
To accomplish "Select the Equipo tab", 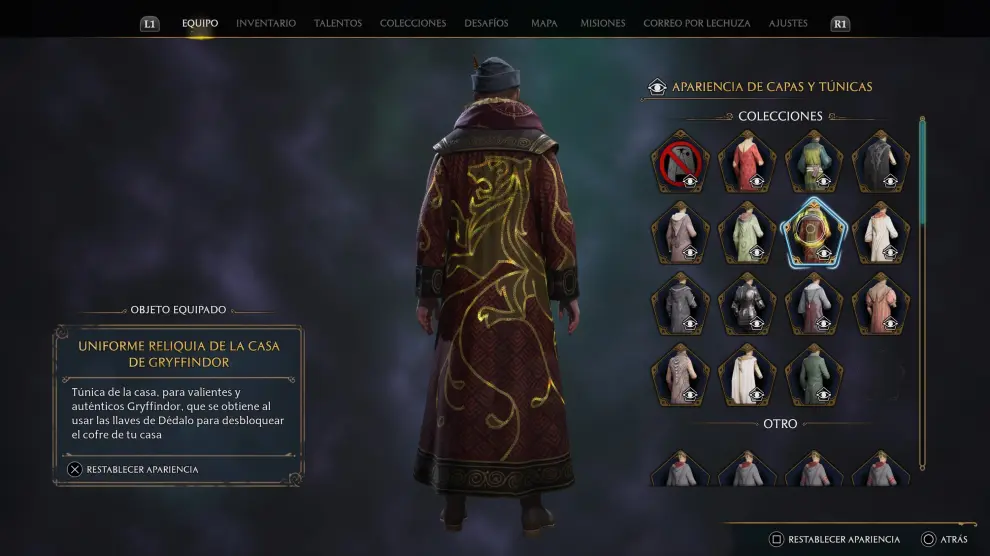I will 200,23.
